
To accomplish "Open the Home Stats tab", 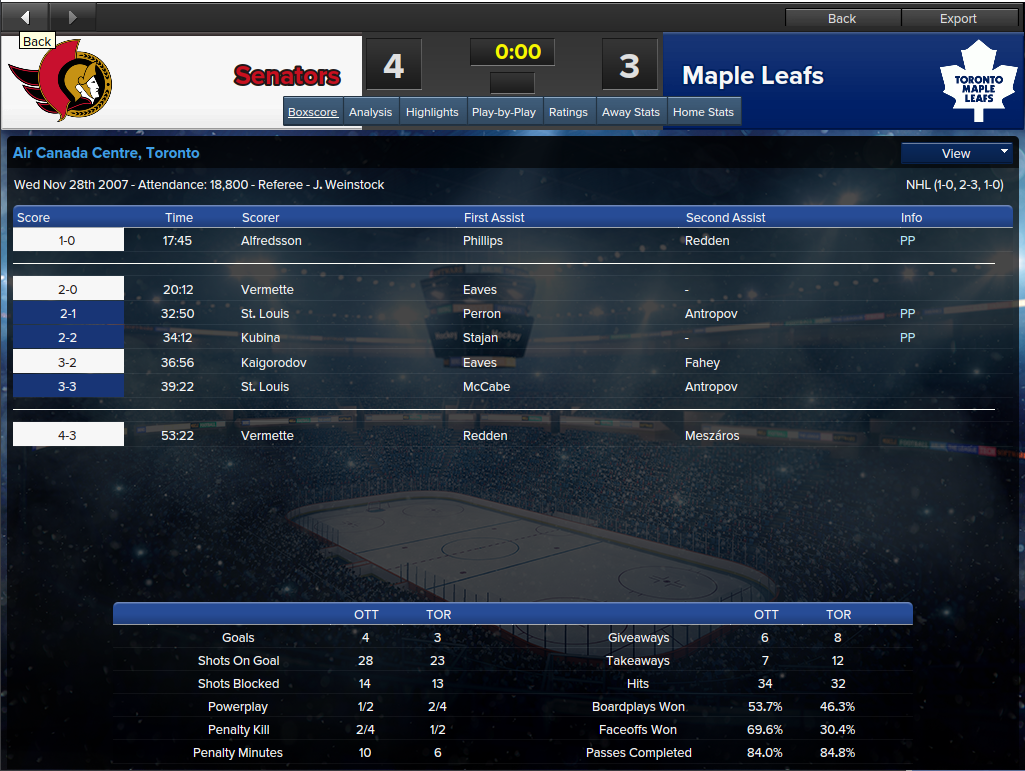I will tap(703, 112).
